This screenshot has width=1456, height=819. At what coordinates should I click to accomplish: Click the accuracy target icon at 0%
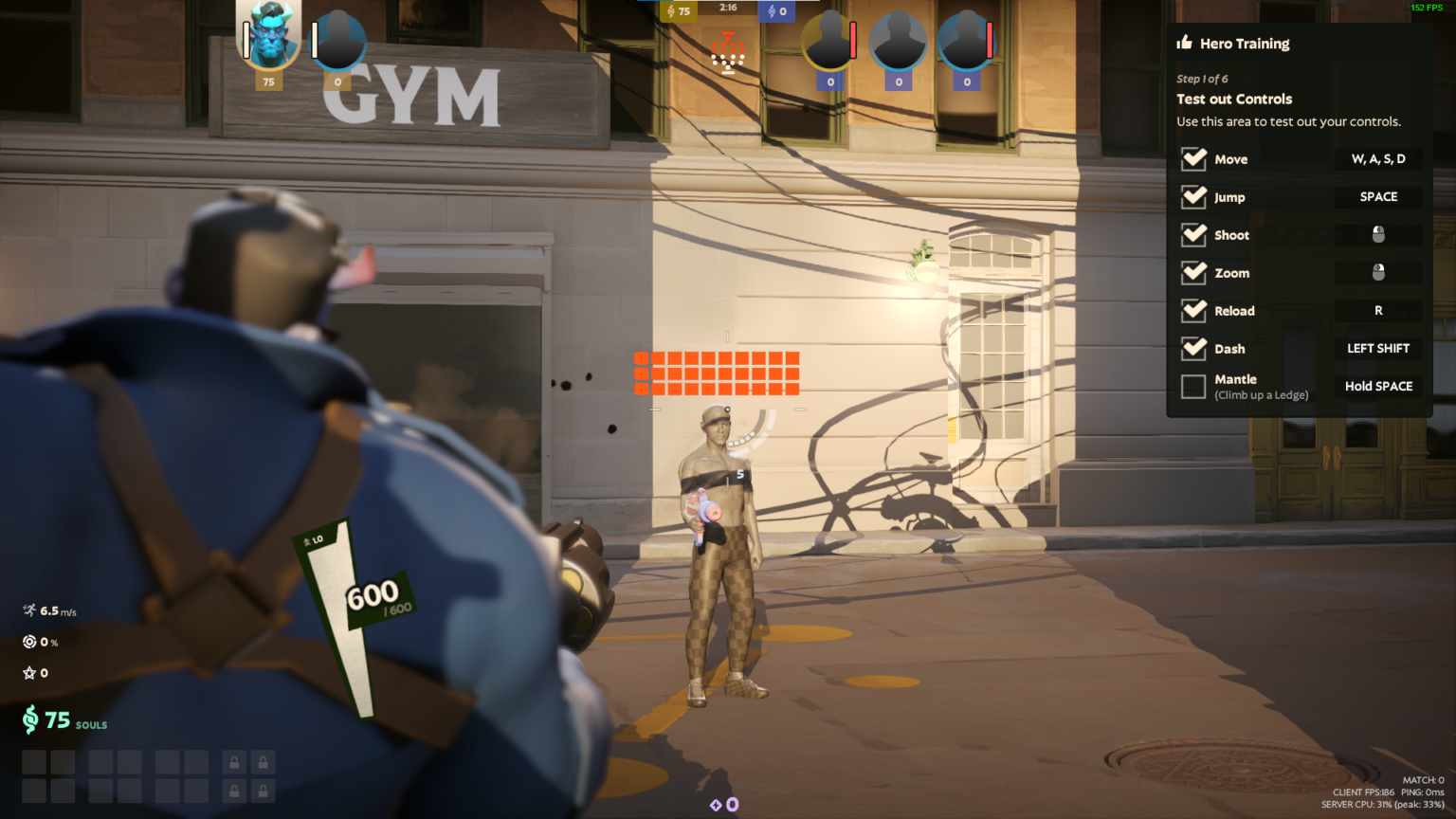click(28, 642)
